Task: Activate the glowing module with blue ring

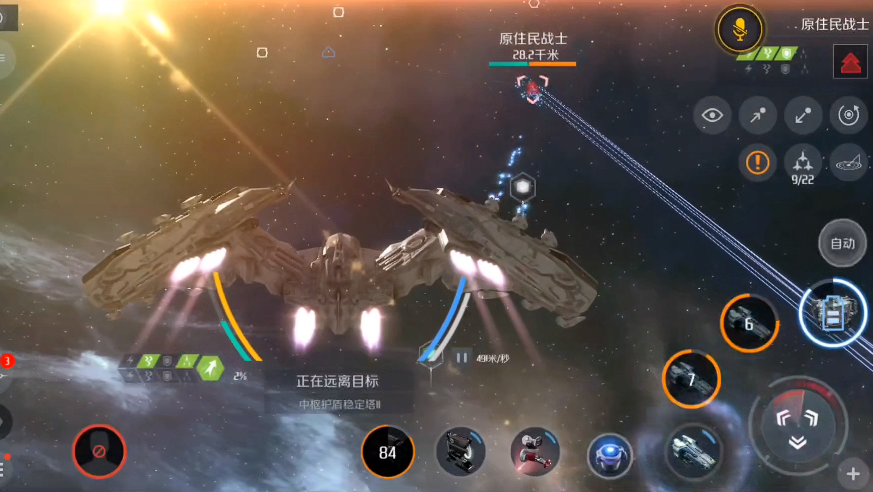Action: coord(834,313)
